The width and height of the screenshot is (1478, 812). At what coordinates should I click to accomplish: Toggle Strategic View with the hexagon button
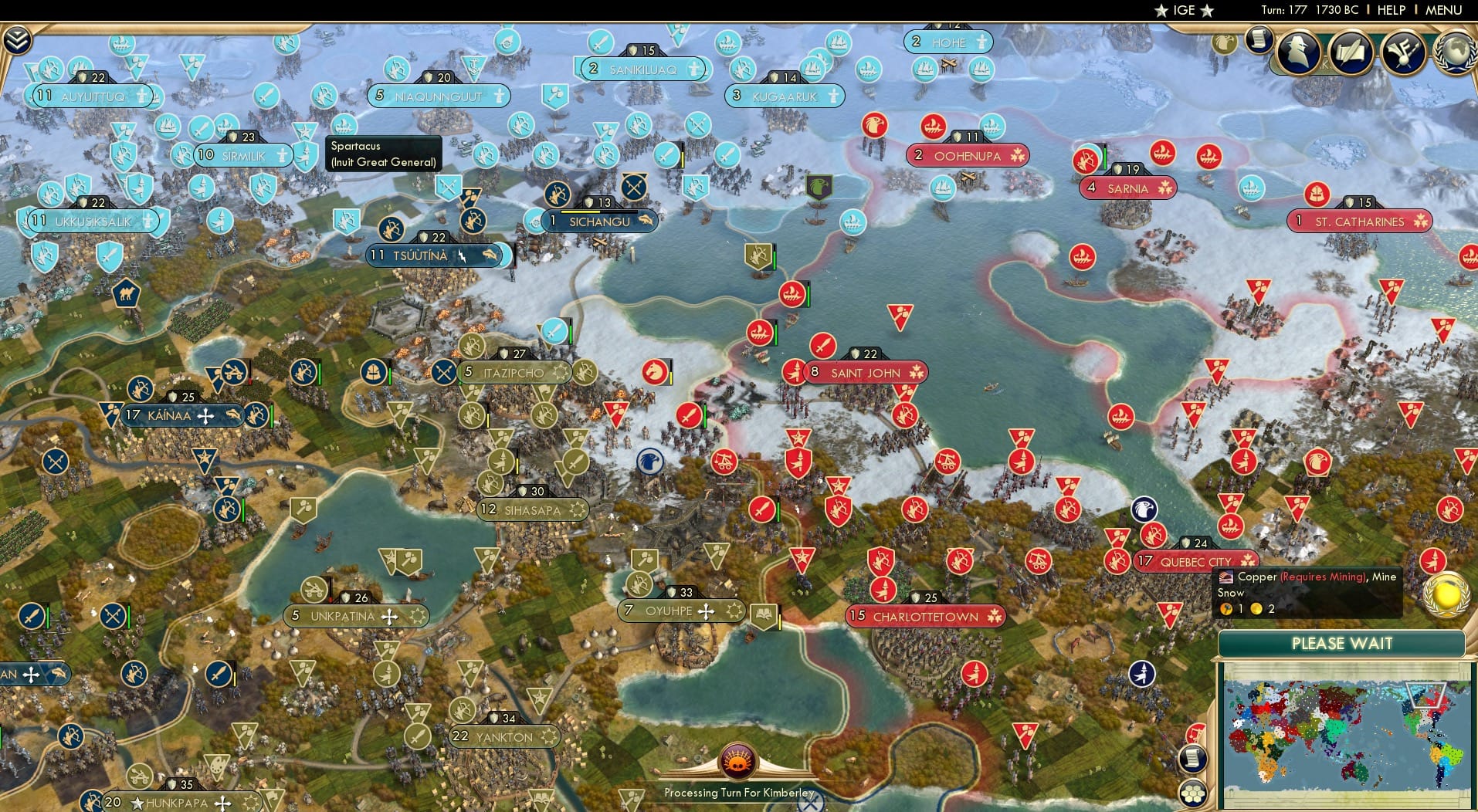click(1193, 794)
